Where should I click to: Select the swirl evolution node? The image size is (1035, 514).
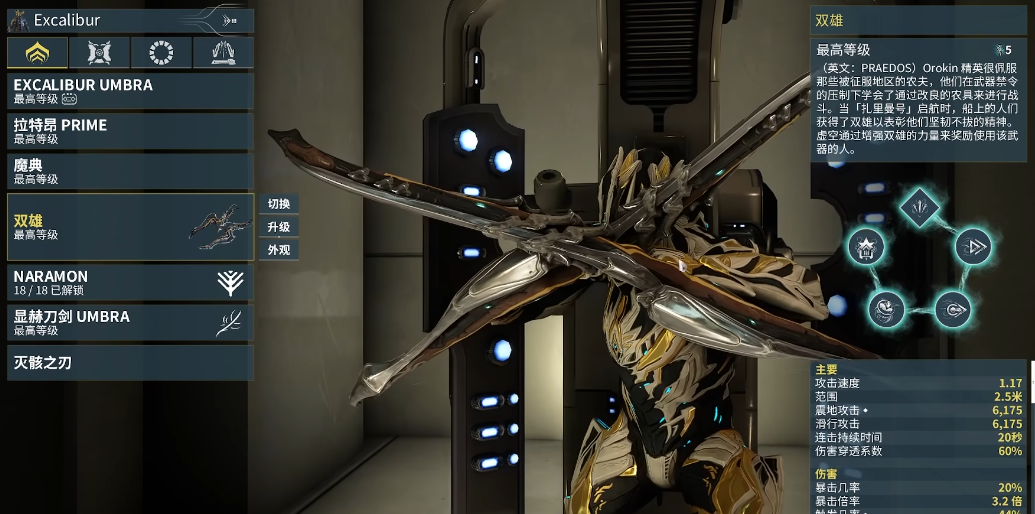884,308
